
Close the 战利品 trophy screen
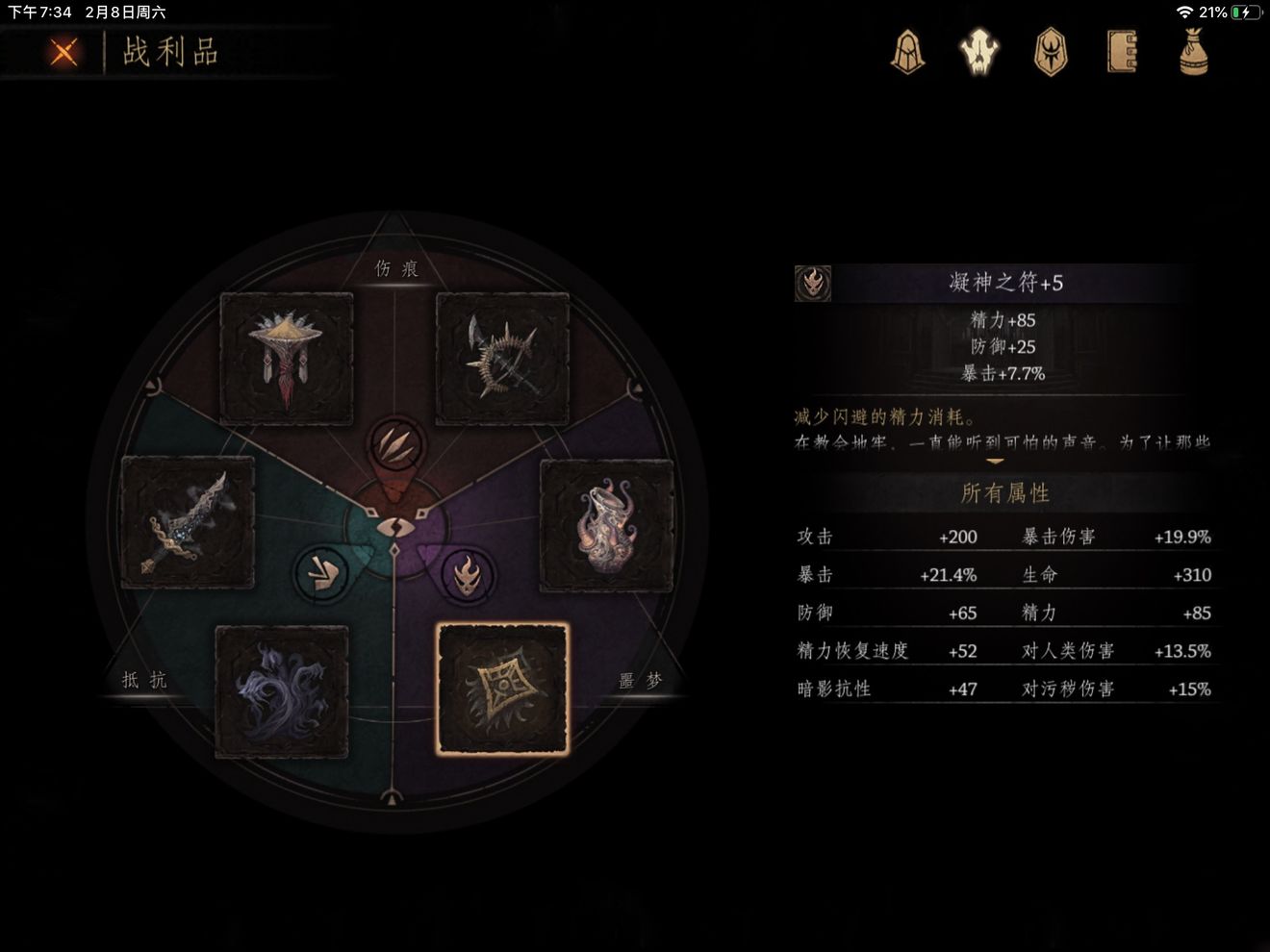tap(63, 51)
